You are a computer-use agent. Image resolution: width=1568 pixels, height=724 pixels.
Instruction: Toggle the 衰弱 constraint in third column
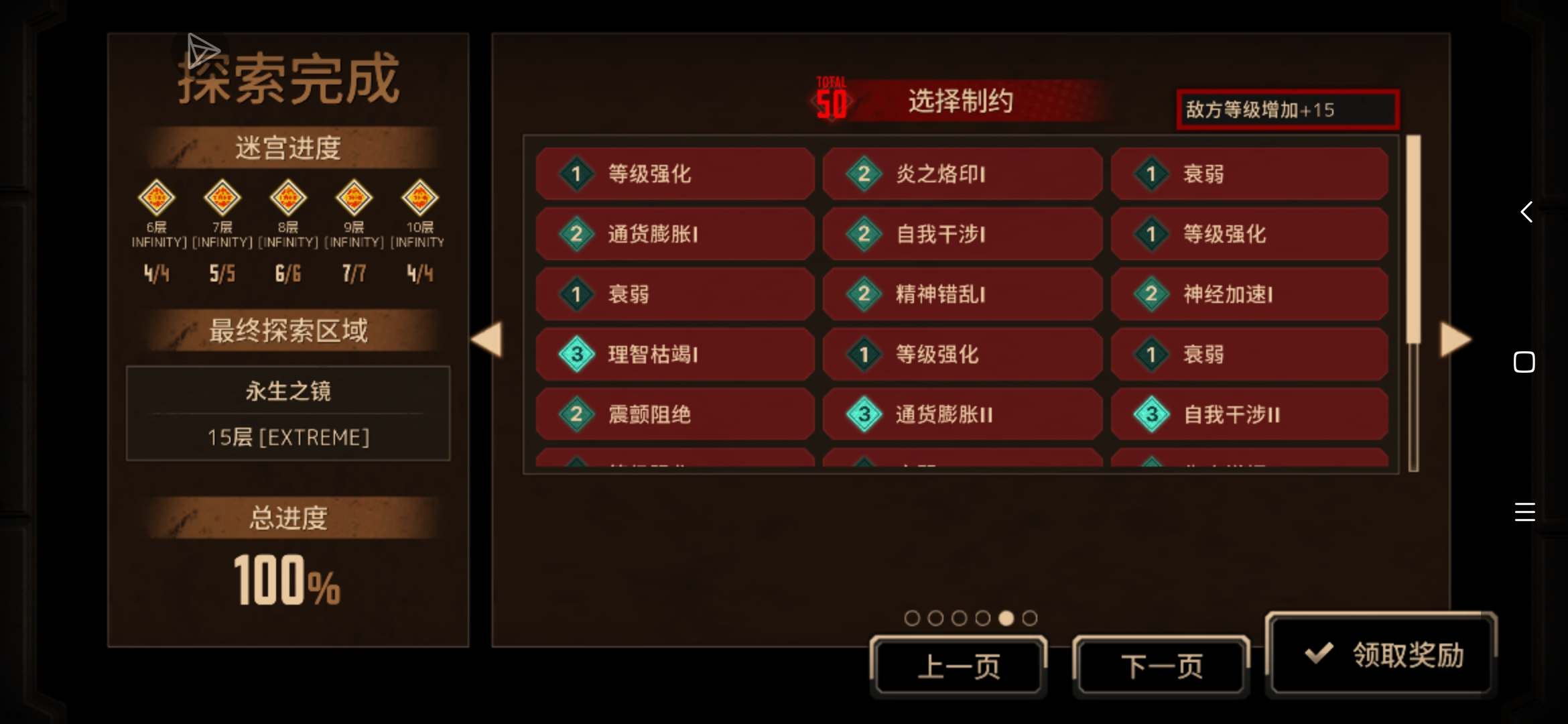click(1250, 174)
